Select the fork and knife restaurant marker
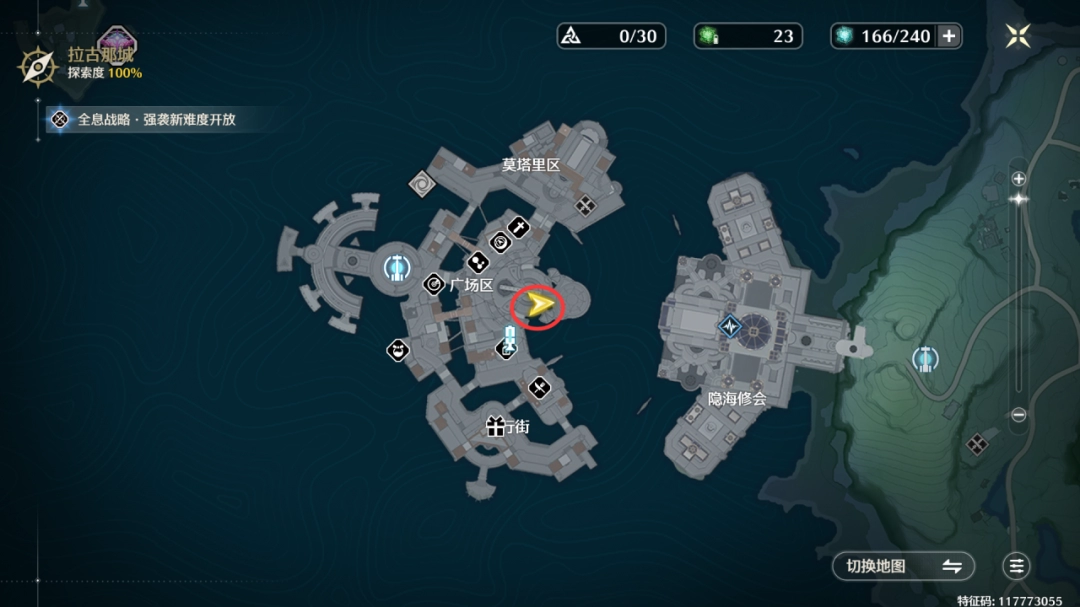1080x607 pixels. click(539, 387)
